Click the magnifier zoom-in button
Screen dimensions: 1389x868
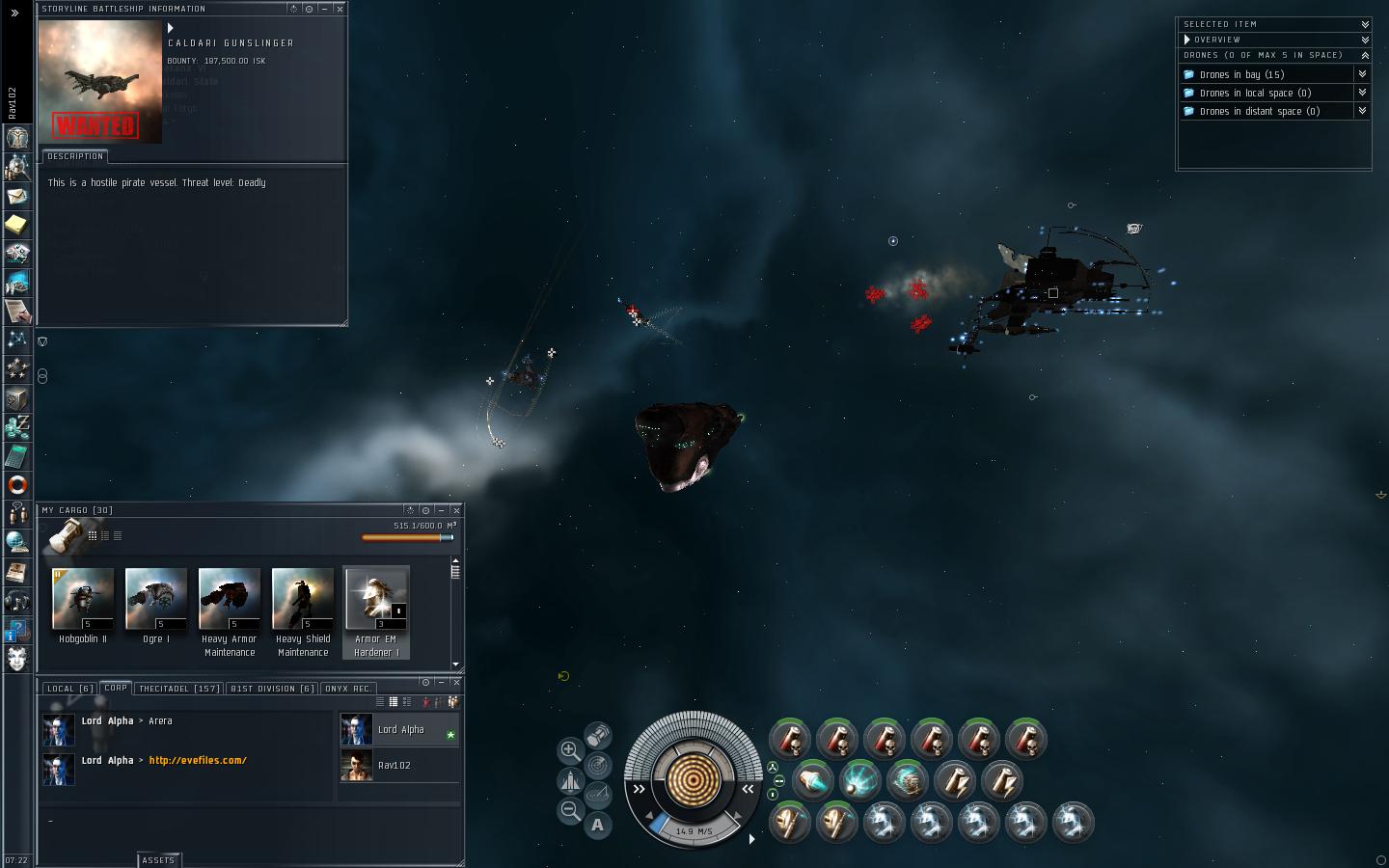click(x=570, y=750)
